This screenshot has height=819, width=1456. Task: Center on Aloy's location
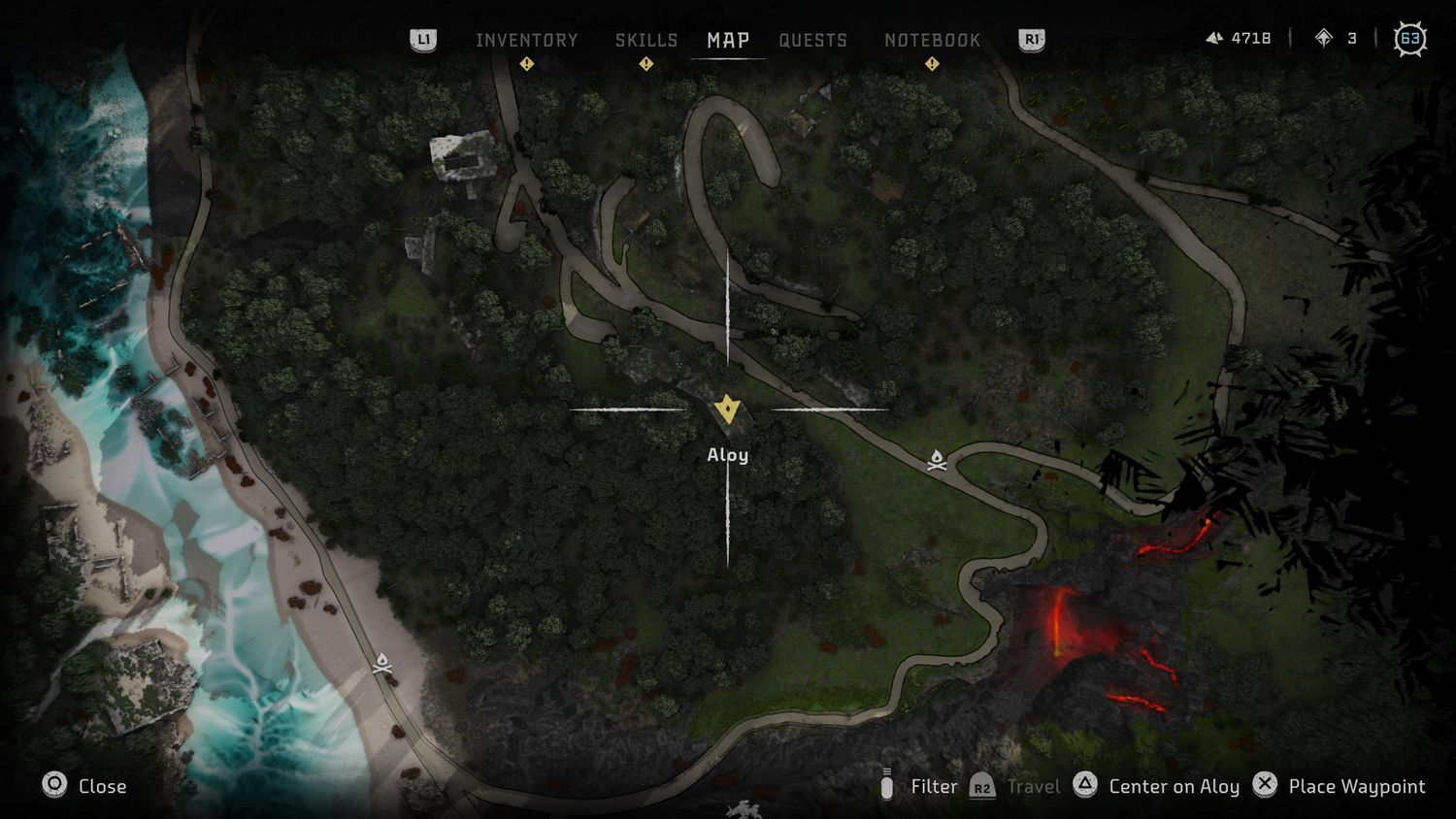(x=1157, y=786)
